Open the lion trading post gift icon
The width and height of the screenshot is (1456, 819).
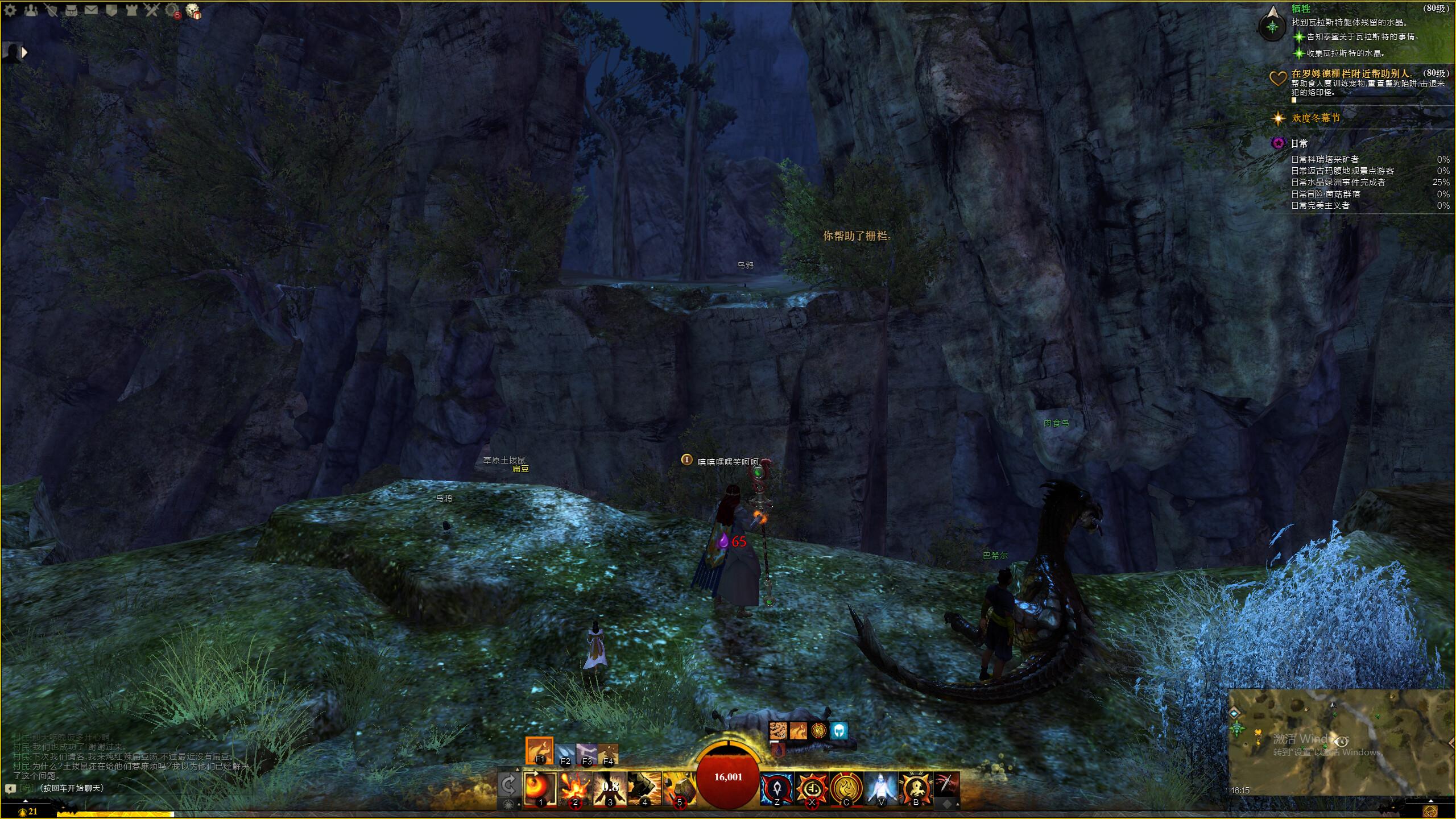(x=193, y=11)
